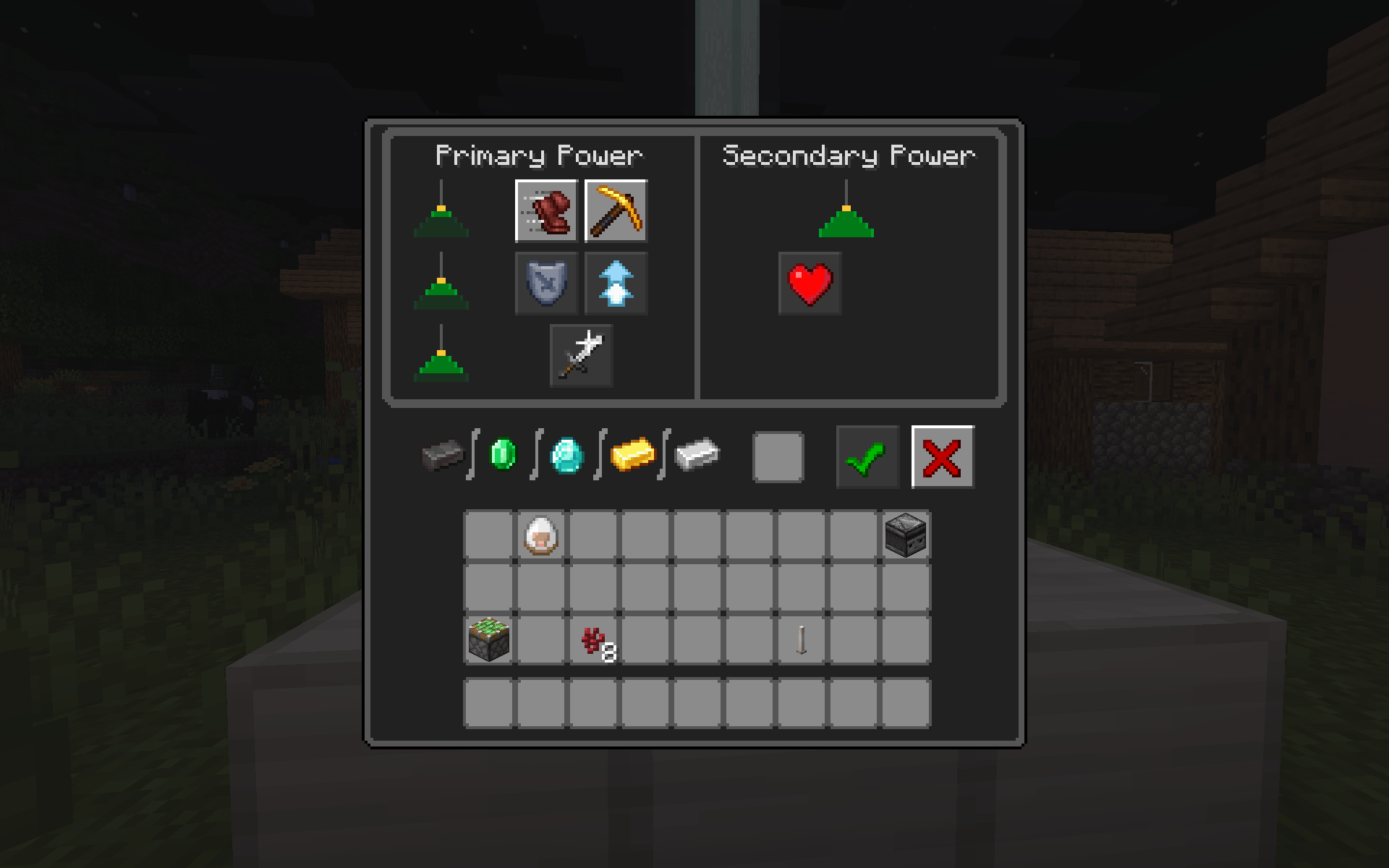1389x868 pixels.
Task: Click the middle beacon tier indicator
Action: pyautogui.click(x=441, y=289)
